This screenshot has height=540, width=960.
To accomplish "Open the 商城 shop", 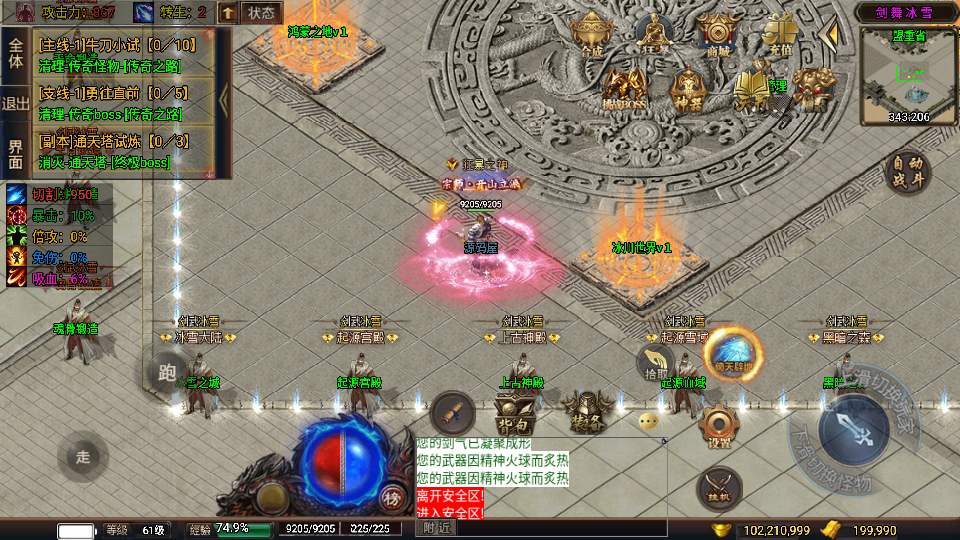I will [x=718, y=35].
